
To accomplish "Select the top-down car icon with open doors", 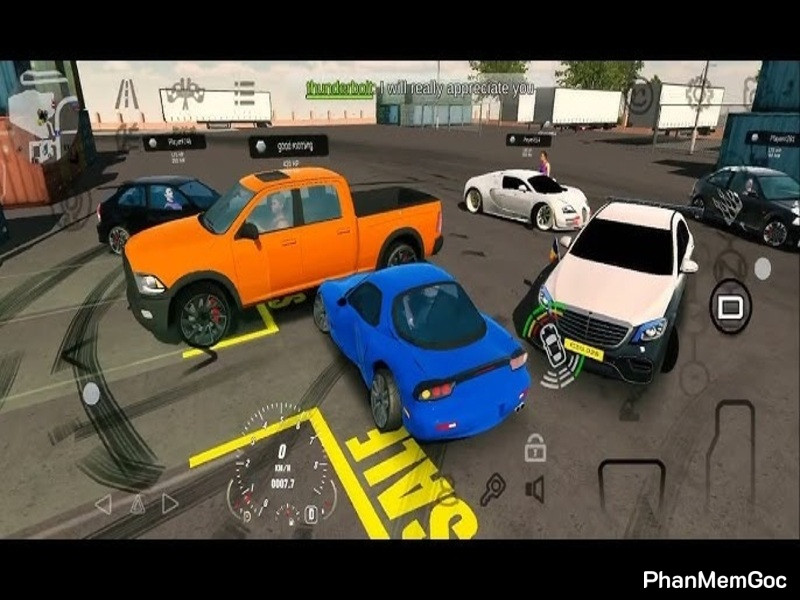I will coord(185,93).
